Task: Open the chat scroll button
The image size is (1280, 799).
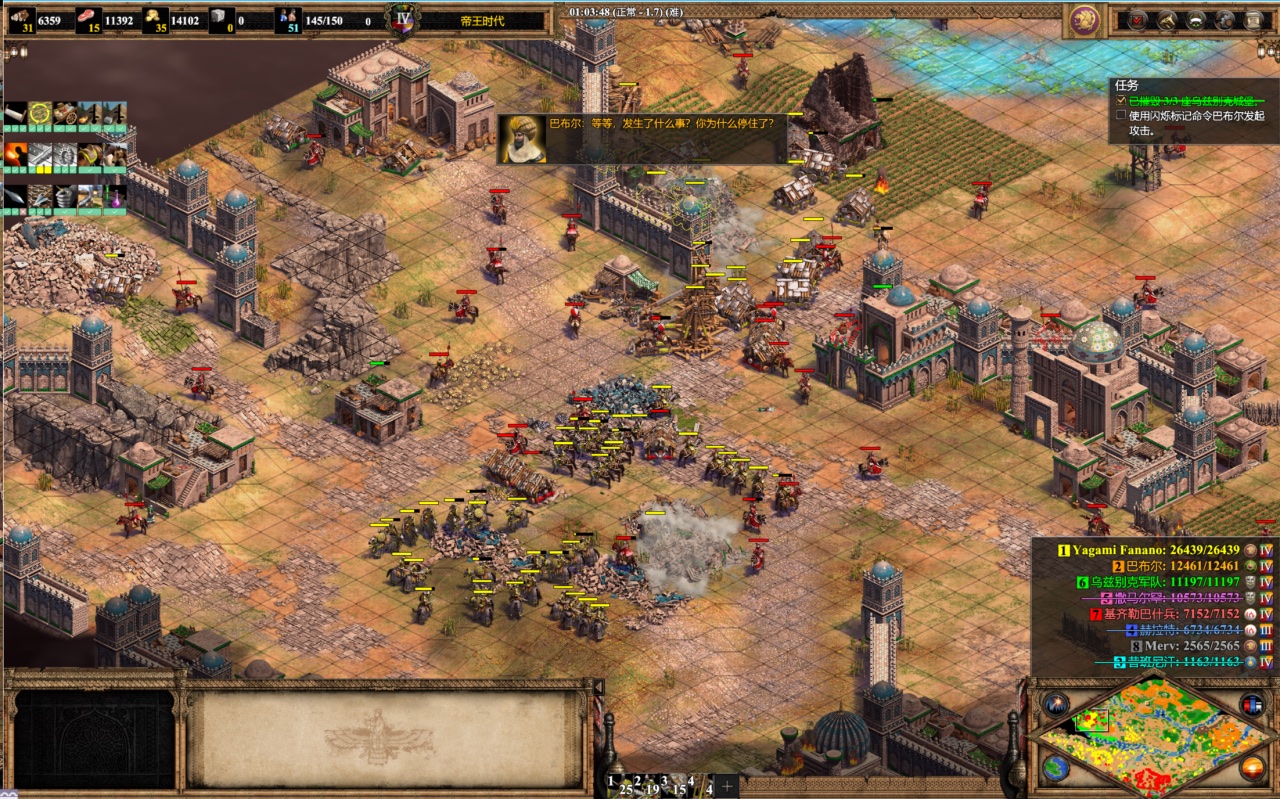Action: 1254,19
